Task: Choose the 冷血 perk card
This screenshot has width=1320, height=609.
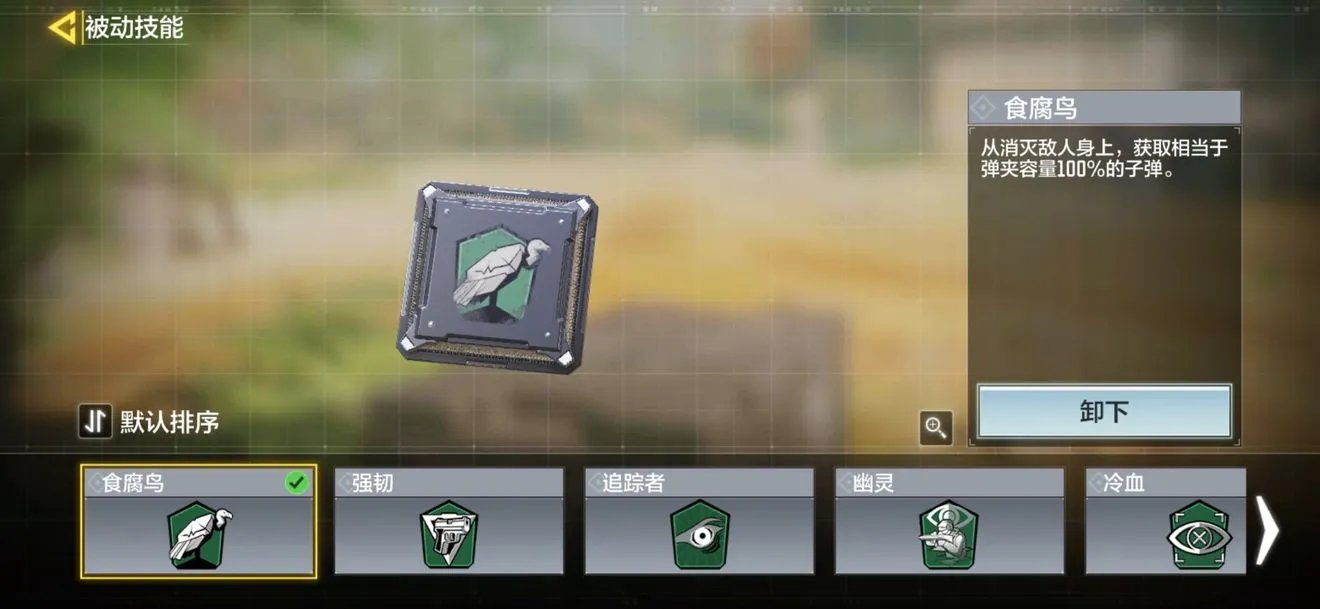Action: click(1166, 522)
